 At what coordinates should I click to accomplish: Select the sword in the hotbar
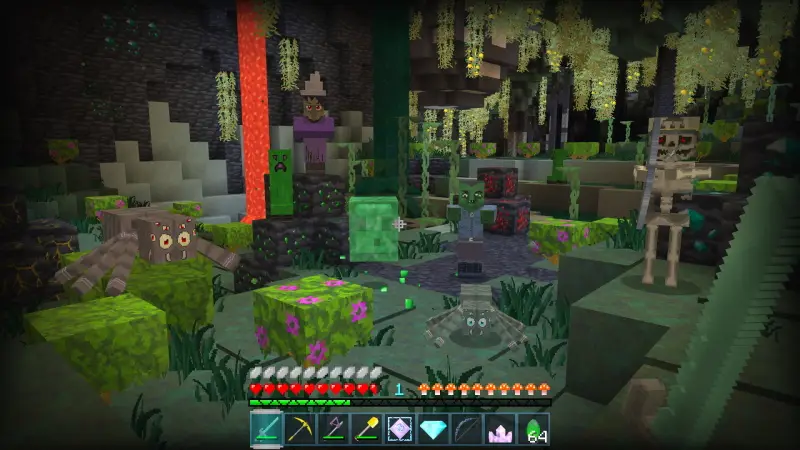point(266,430)
